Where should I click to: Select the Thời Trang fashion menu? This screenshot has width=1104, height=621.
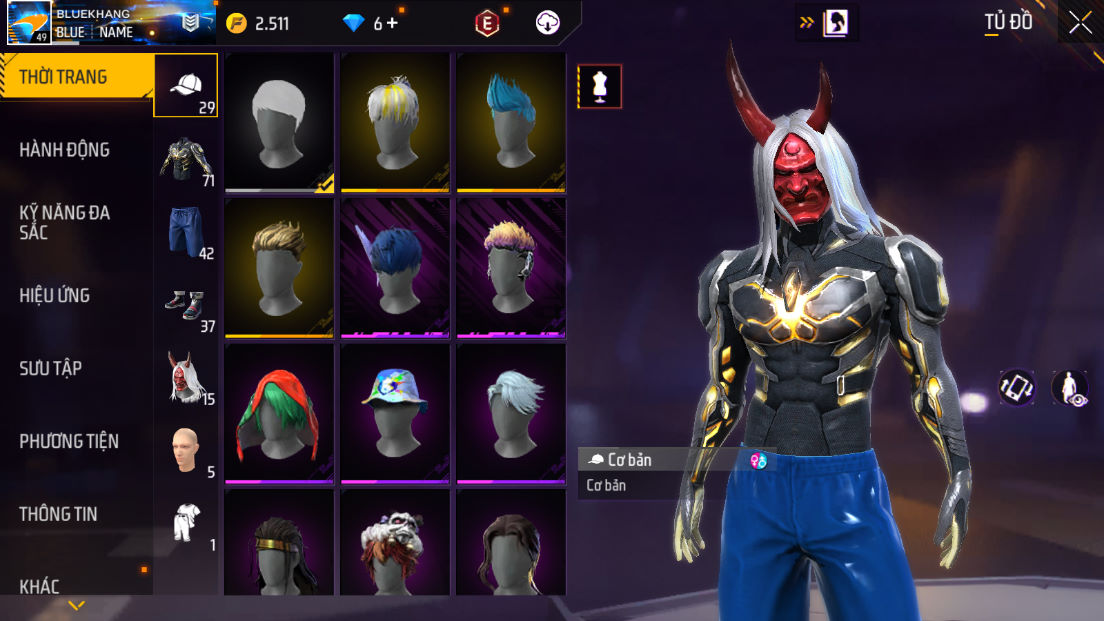63,77
